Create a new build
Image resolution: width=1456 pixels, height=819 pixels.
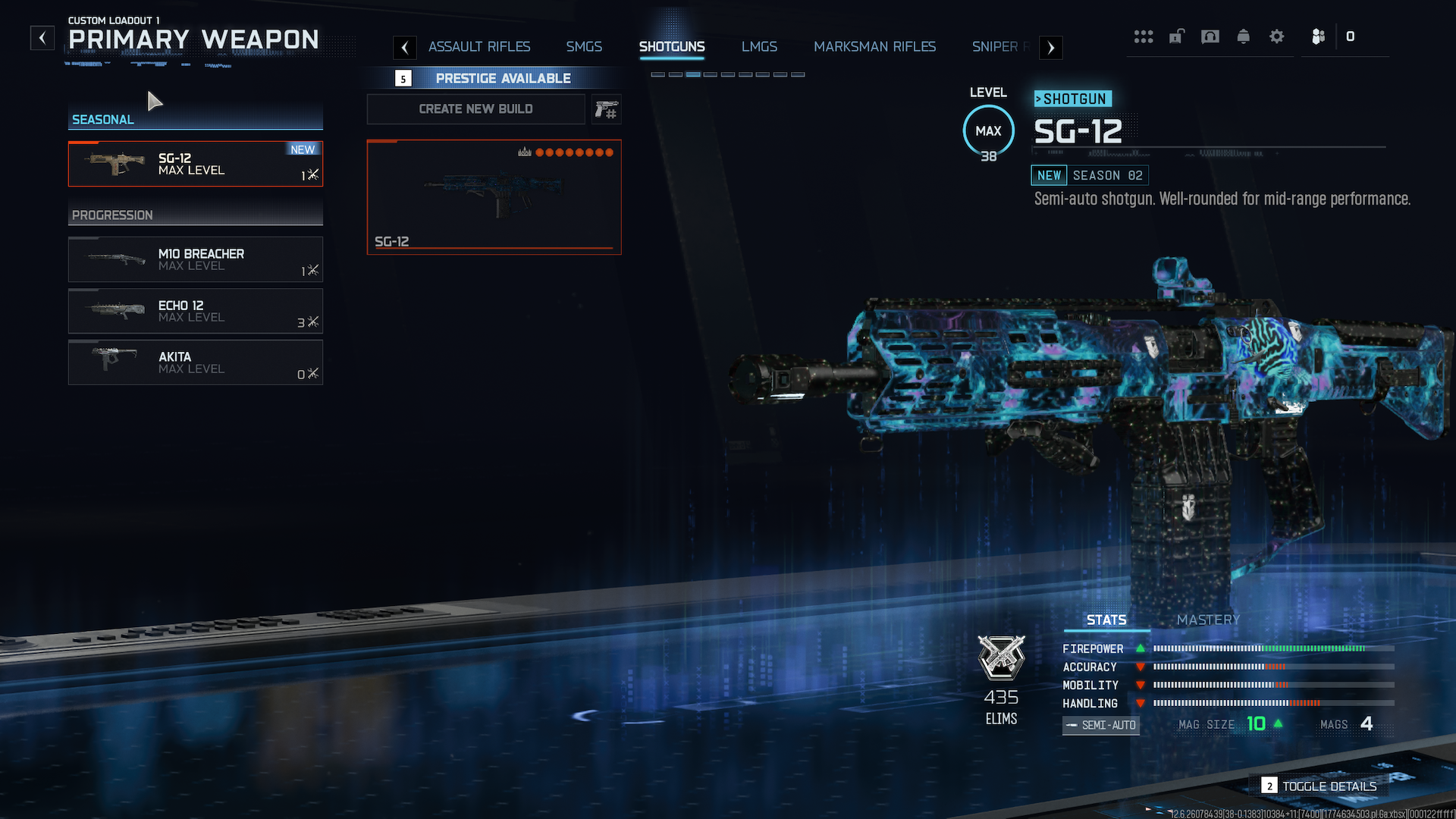475,109
